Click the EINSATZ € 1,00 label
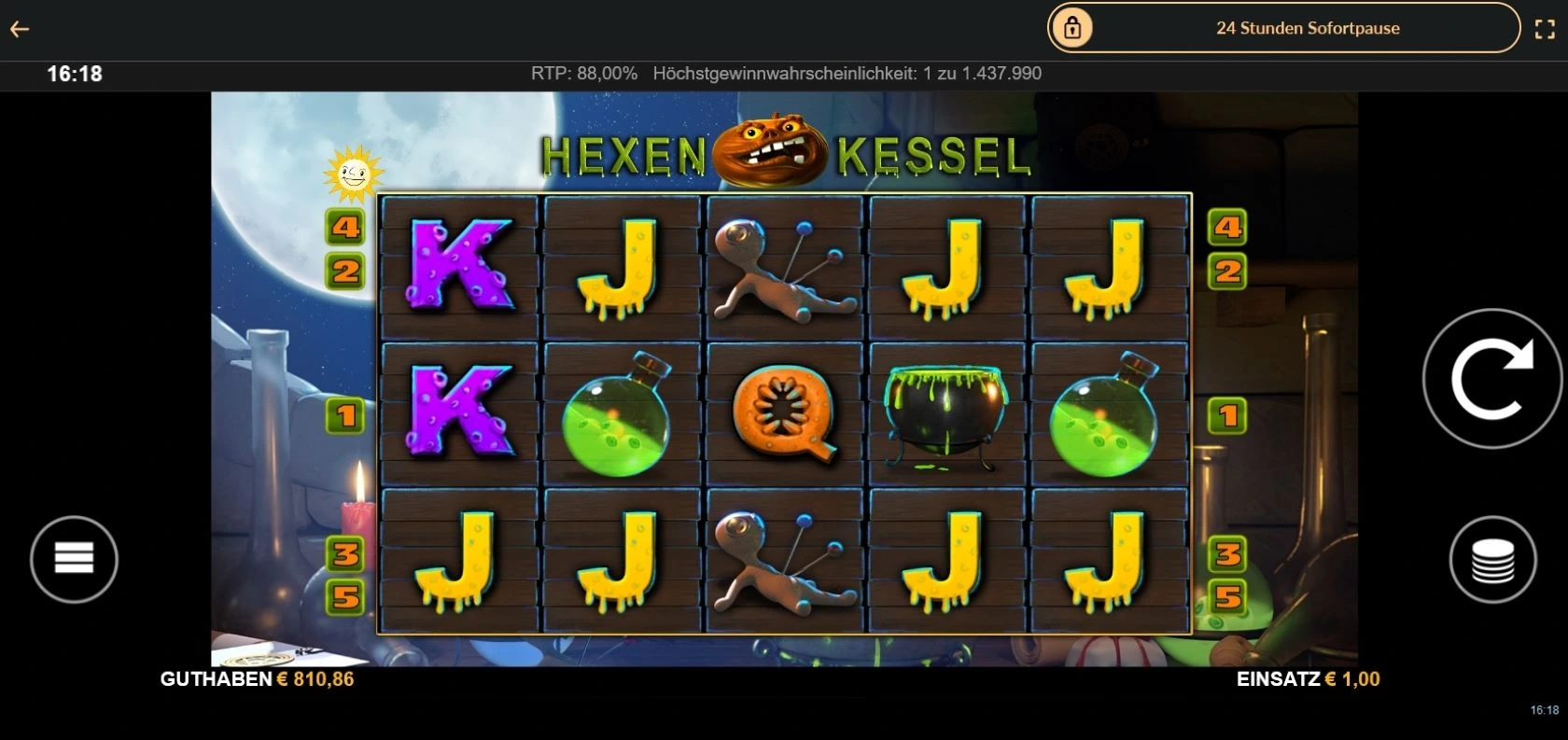Viewport: 1568px width, 740px height. [x=1309, y=679]
